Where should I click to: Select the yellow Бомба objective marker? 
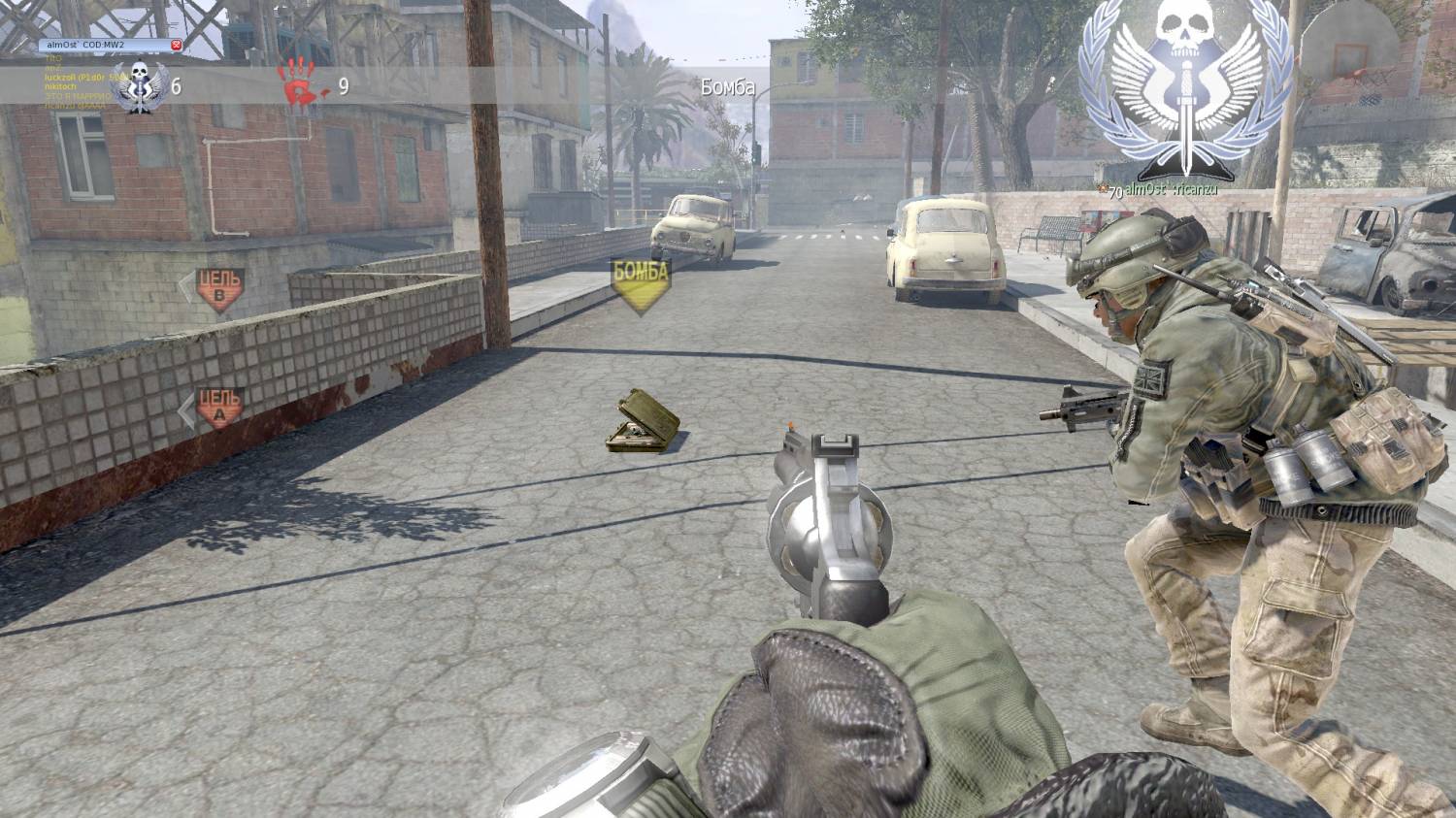point(641,281)
